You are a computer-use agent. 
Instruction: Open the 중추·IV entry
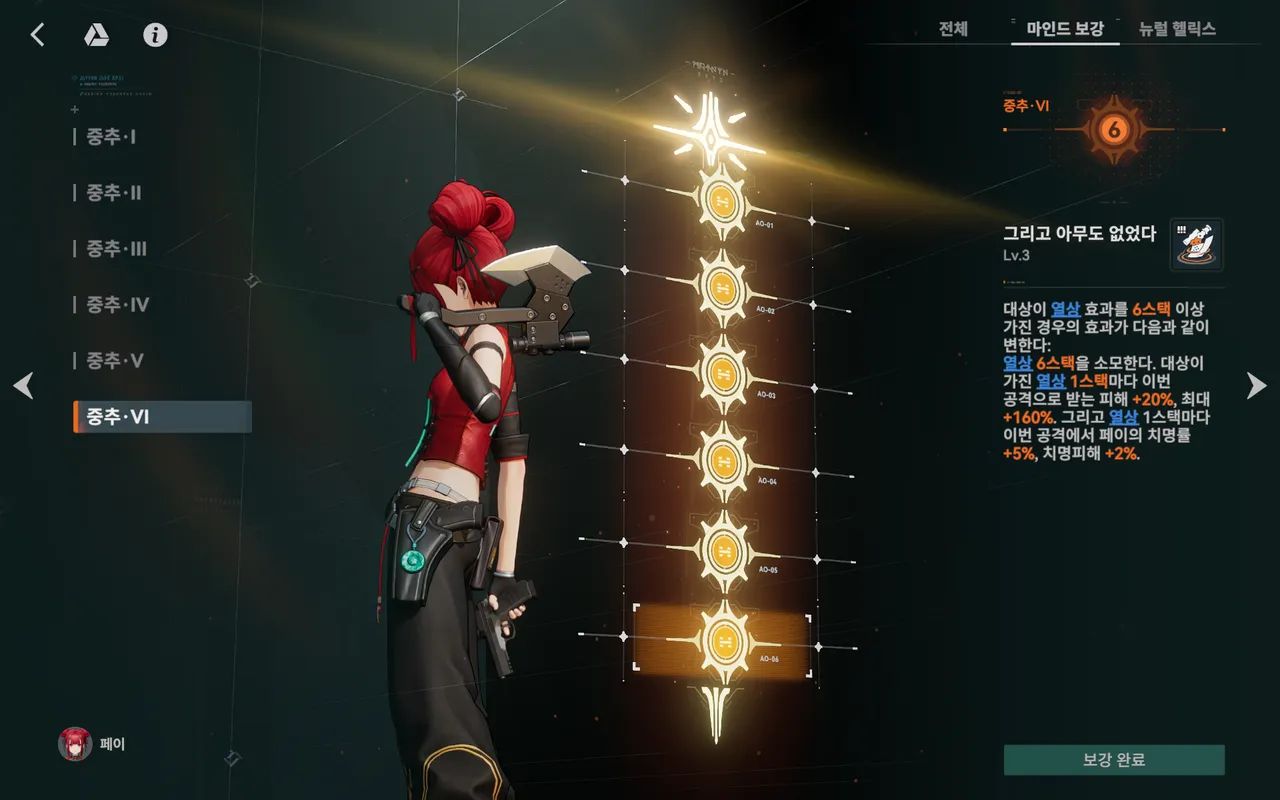point(117,305)
